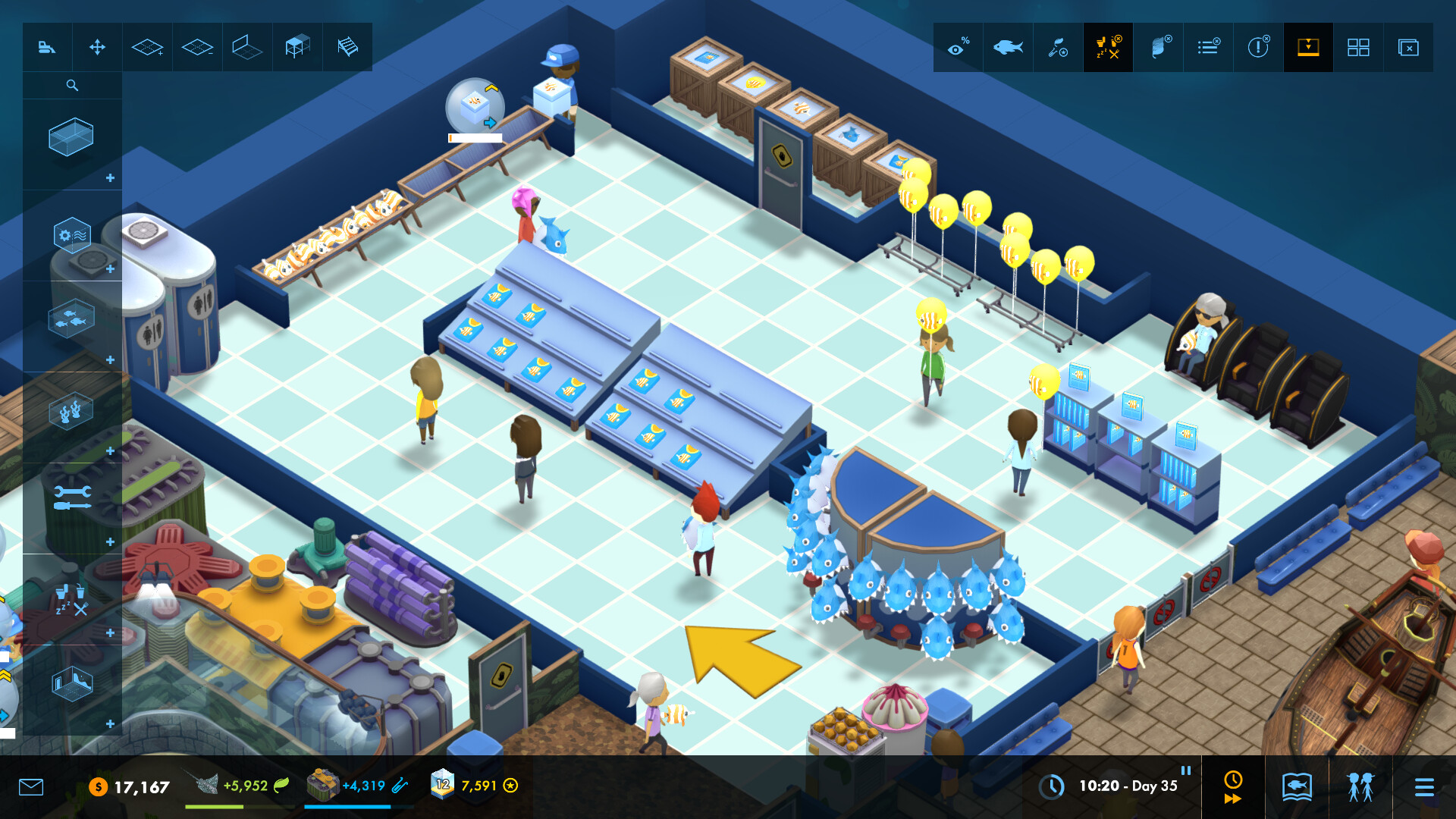Expand the equipment category with its plus
Screen dimensions: 1456x819
pyautogui.click(x=110, y=269)
